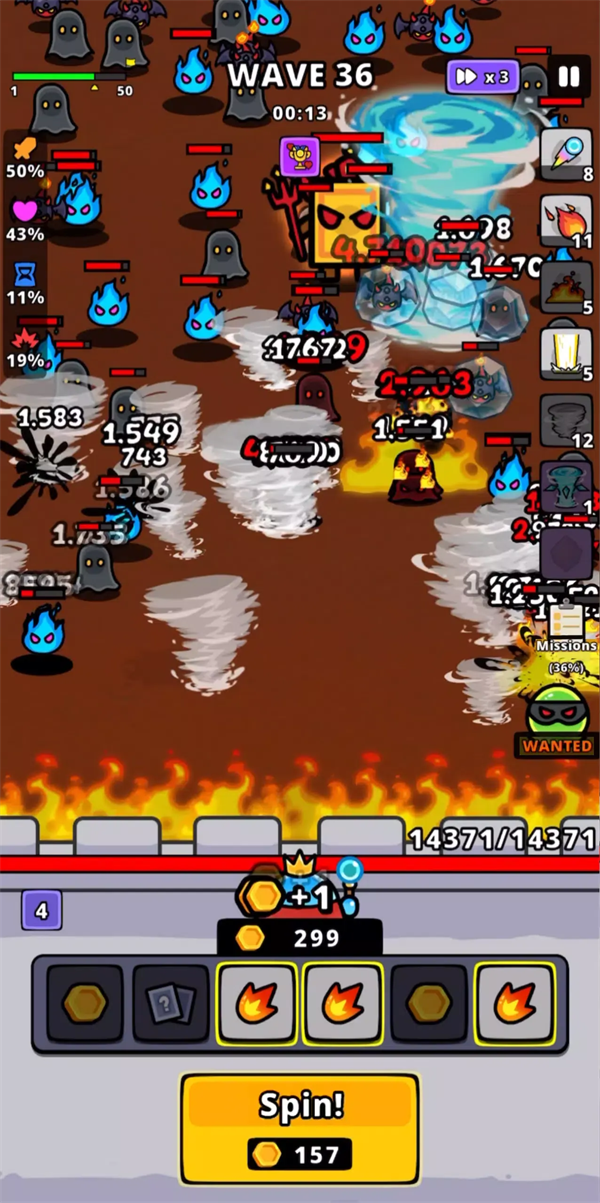
Task: Select the burning ground skill icon
Action: (566, 286)
